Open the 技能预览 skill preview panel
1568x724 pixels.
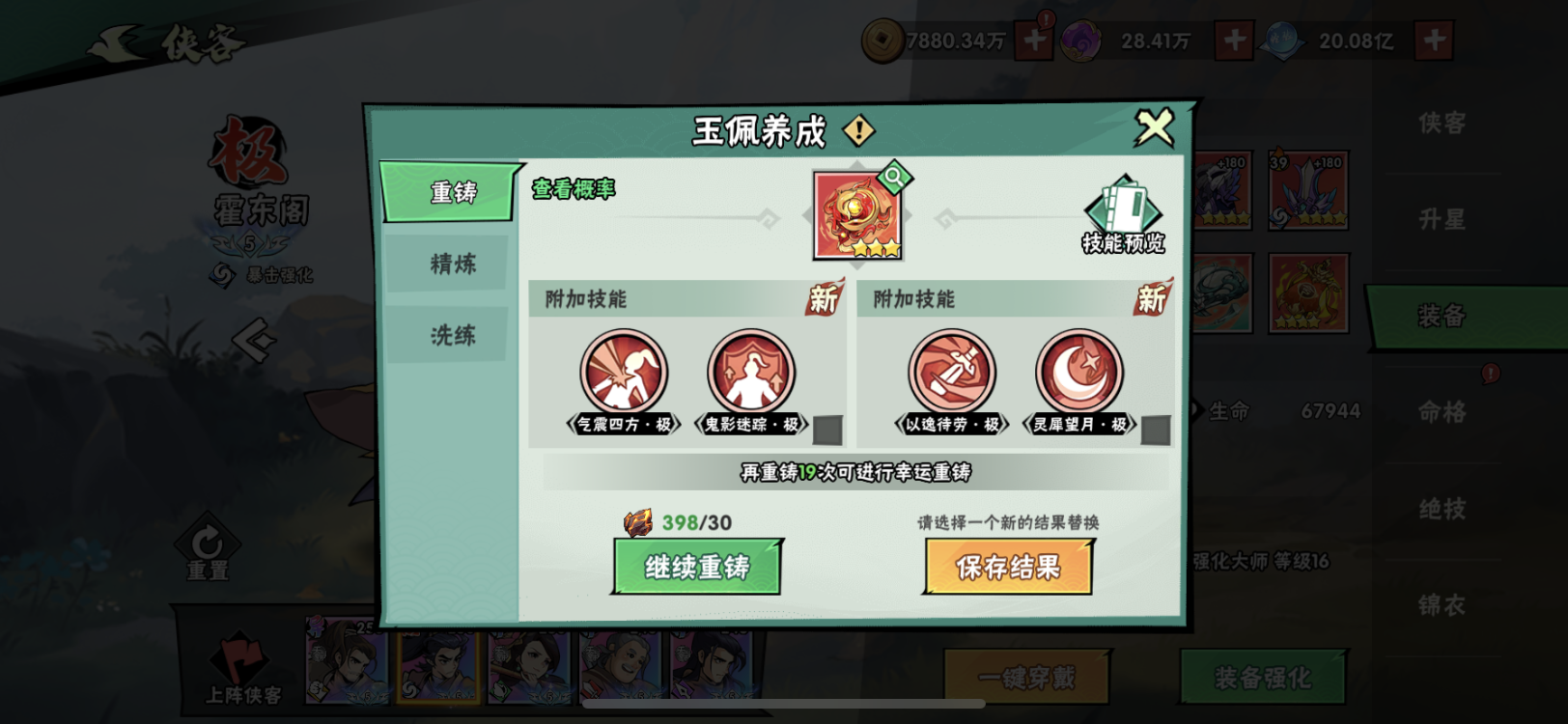coord(1123,210)
